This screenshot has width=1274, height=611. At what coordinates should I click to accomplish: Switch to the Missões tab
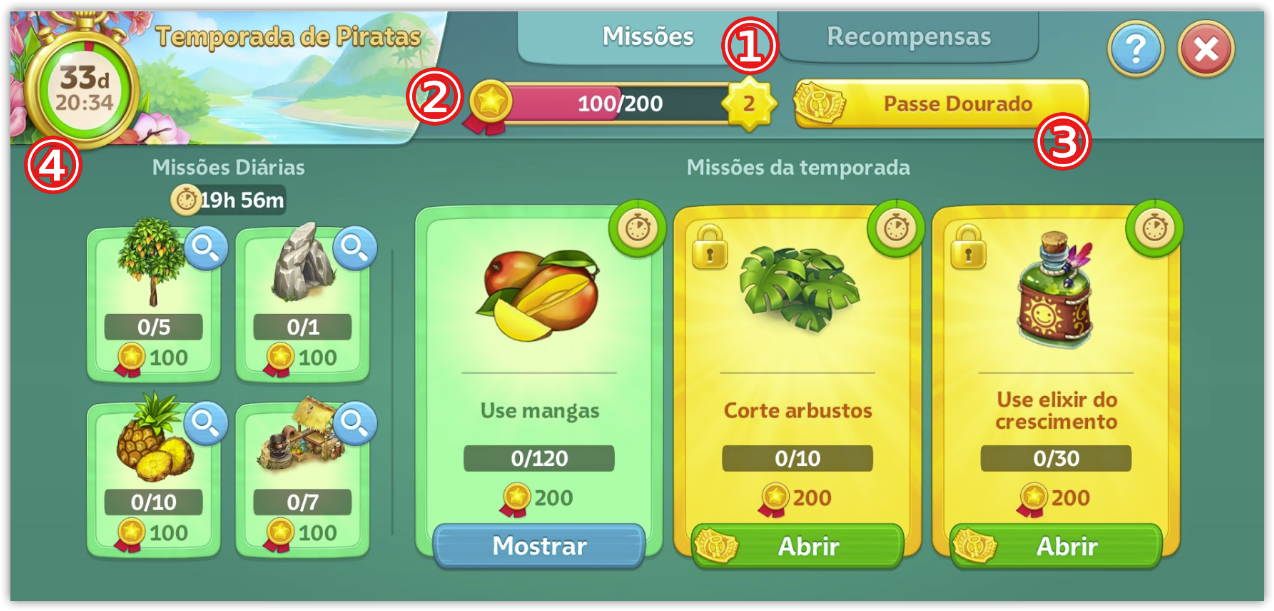click(x=647, y=38)
